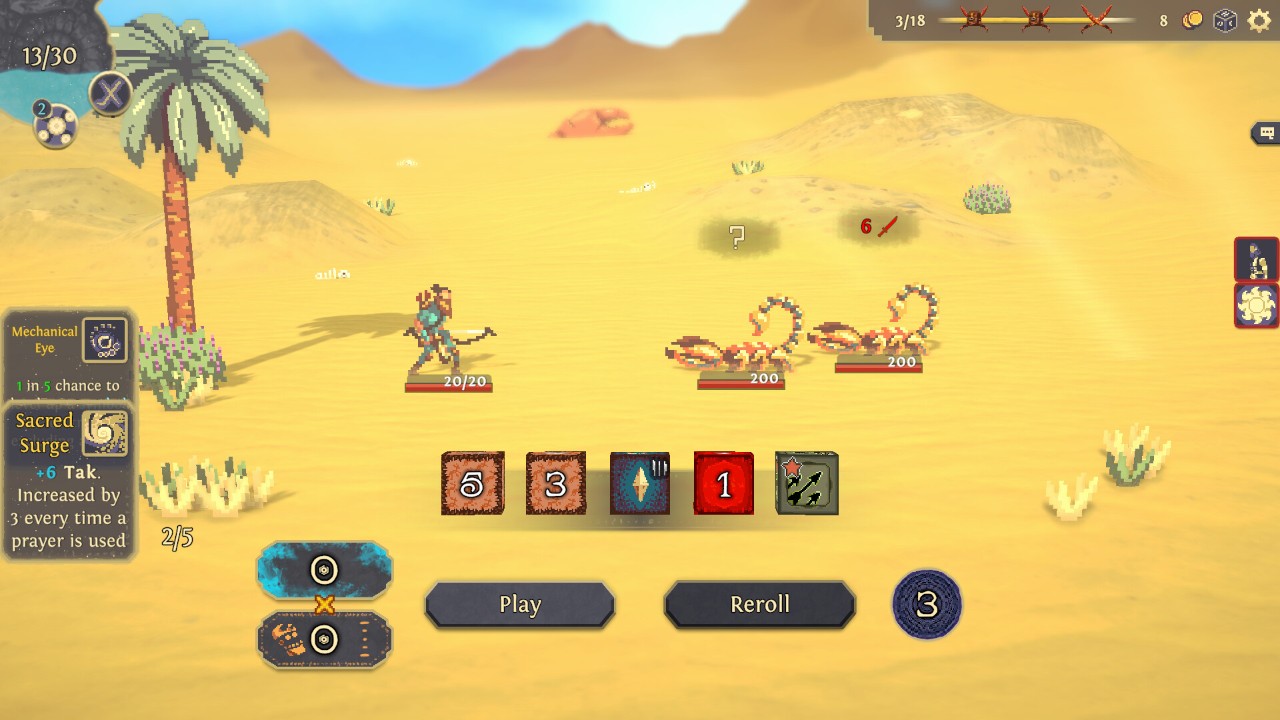View the character portrait icon
Image resolution: width=1280 pixels, height=720 pixels.
pyautogui.click(x=1256, y=260)
